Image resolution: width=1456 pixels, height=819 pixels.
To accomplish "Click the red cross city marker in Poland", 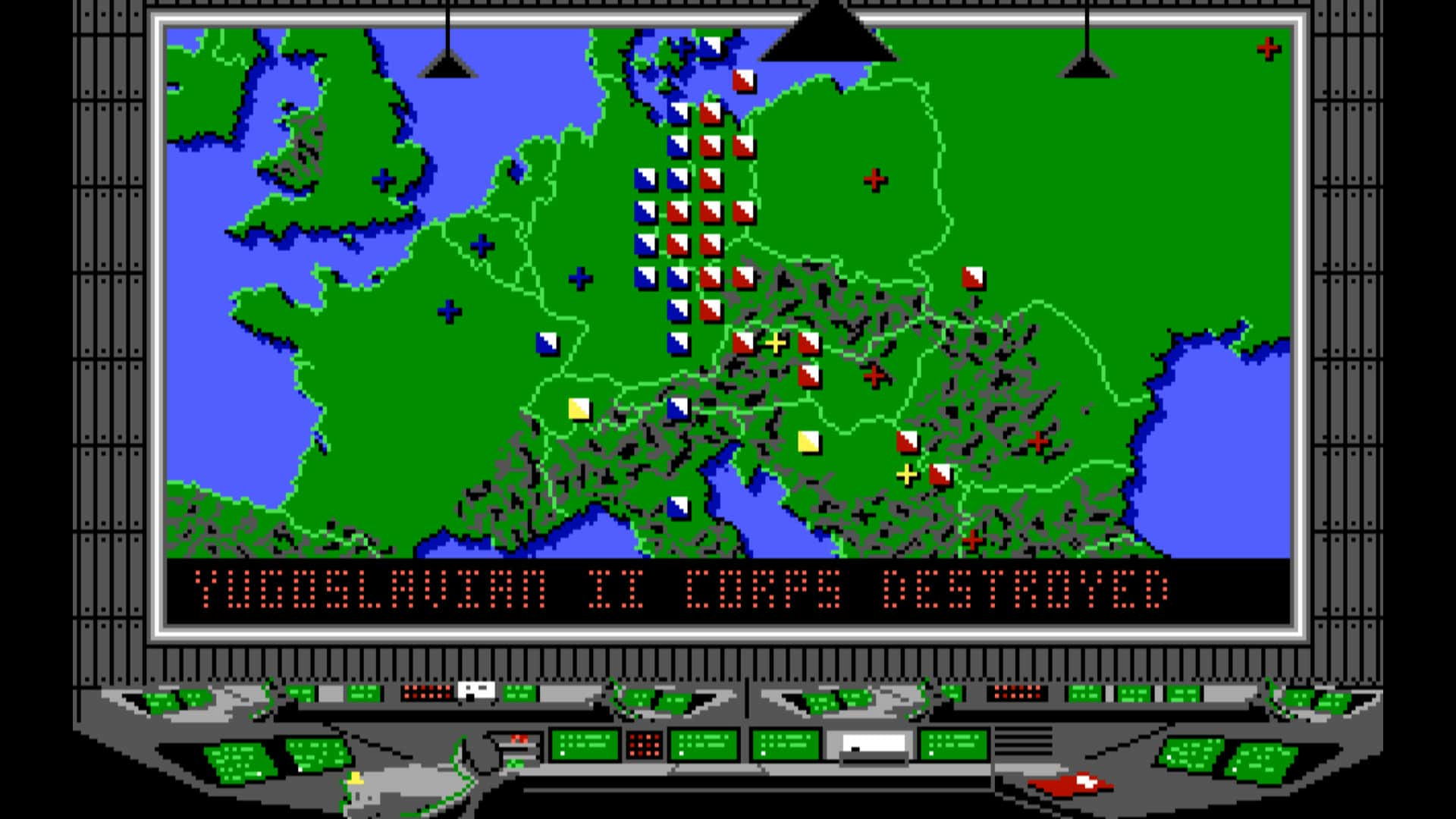I will (874, 180).
